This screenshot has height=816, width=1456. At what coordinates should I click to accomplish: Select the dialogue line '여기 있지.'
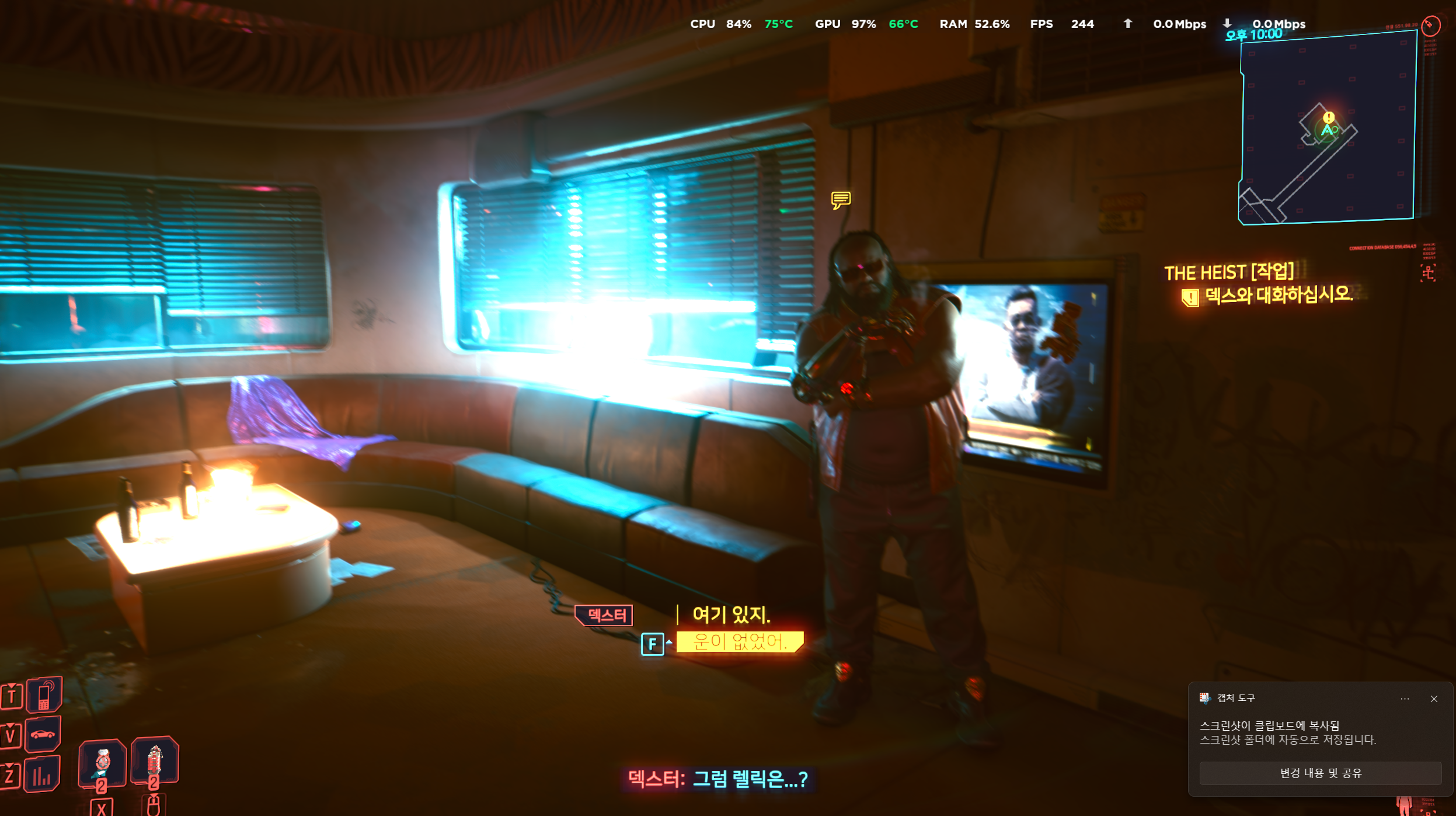click(731, 614)
